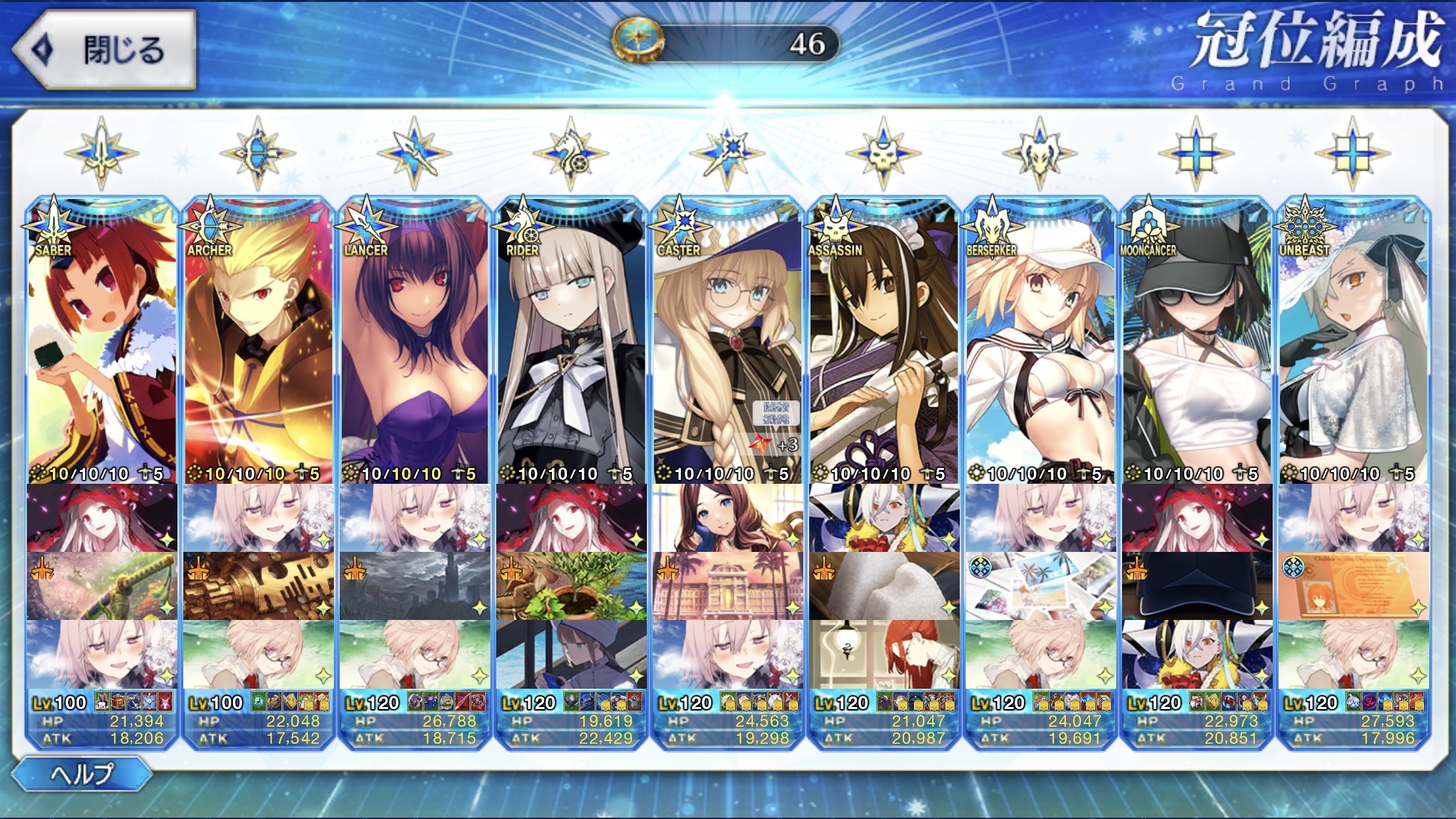This screenshot has height=819, width=1456.
Task: Close the Grand Graph screen with 閉じる
Action: [x=105, y=50]
